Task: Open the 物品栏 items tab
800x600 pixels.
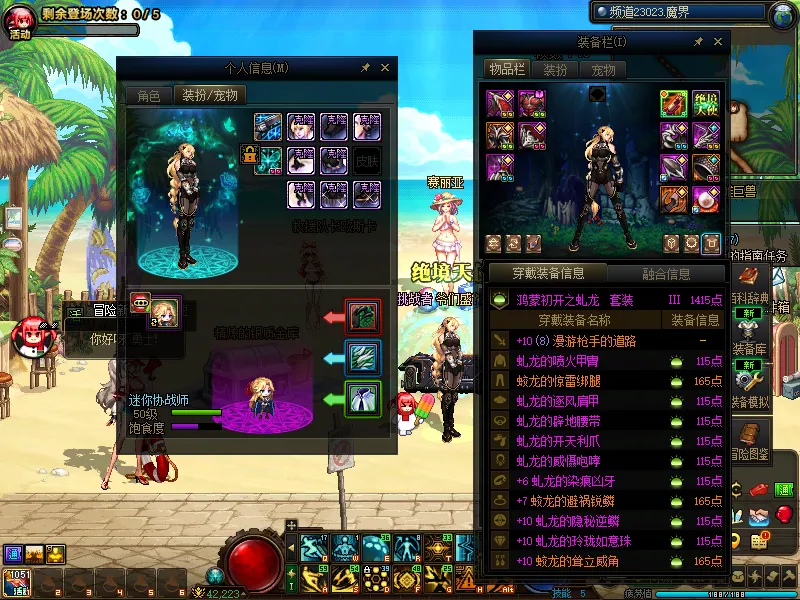Action: 506,69
